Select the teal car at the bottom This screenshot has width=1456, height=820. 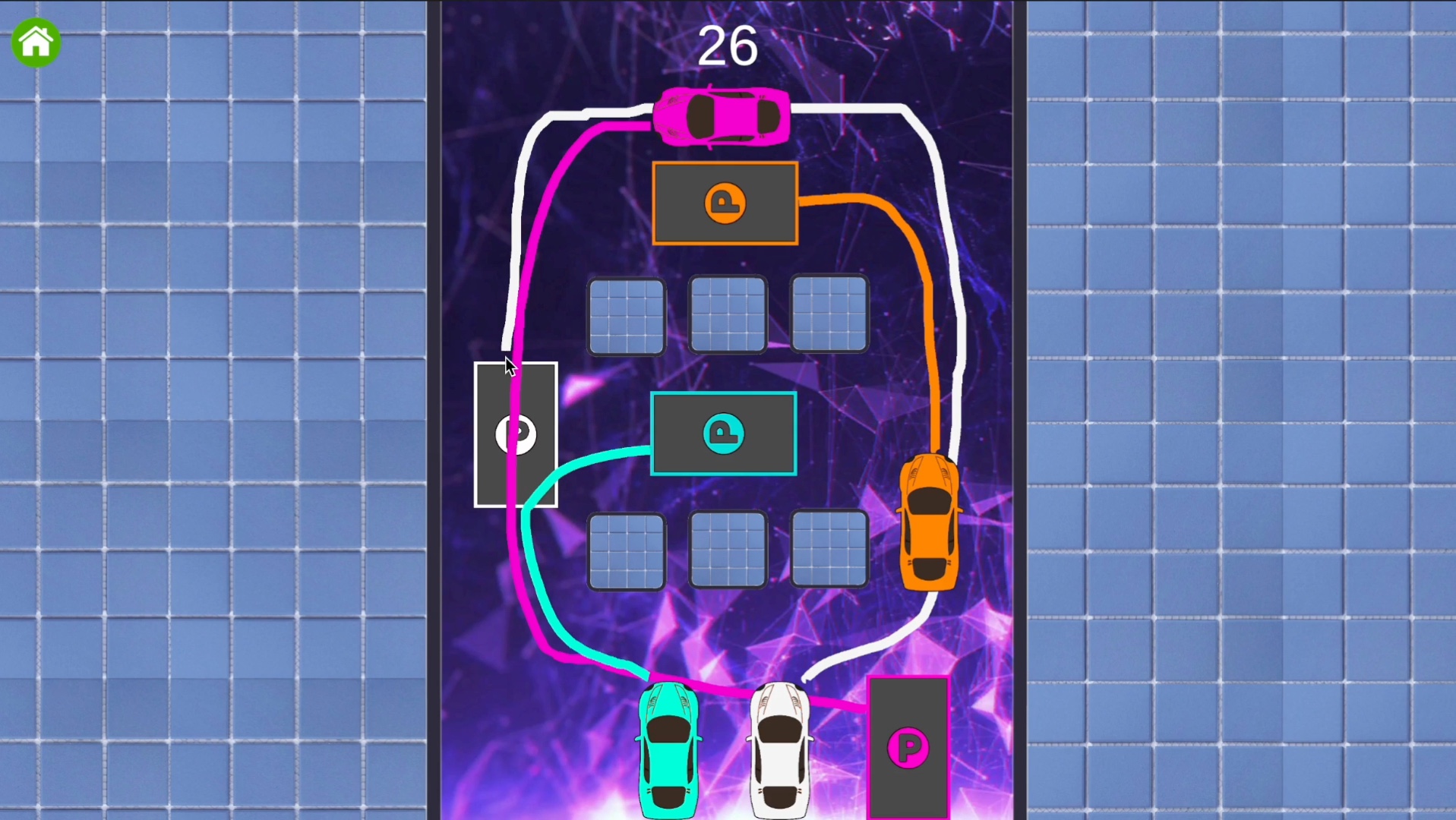point(669,748)
